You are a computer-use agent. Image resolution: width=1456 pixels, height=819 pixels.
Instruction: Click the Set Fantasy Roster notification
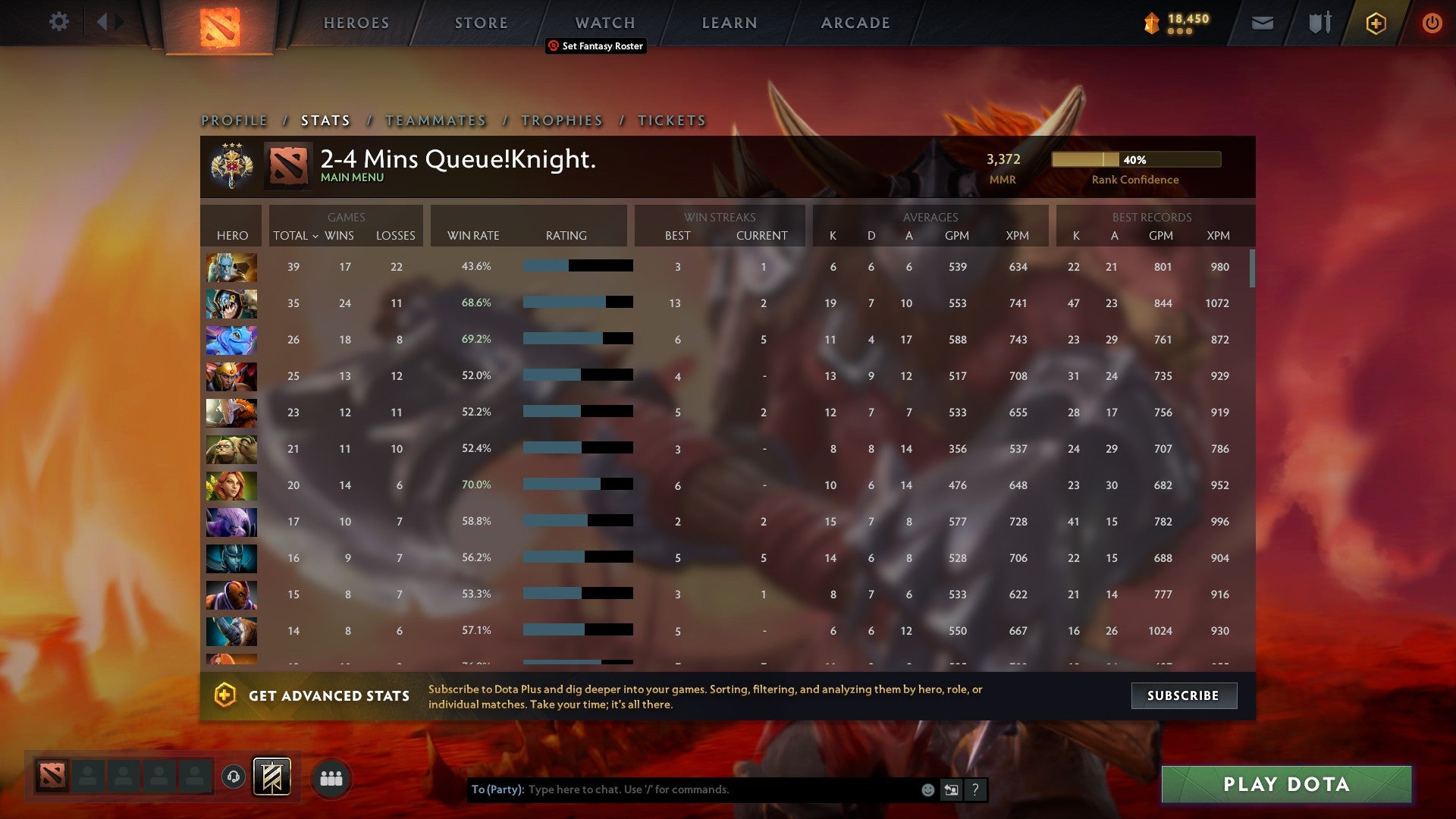595,46
